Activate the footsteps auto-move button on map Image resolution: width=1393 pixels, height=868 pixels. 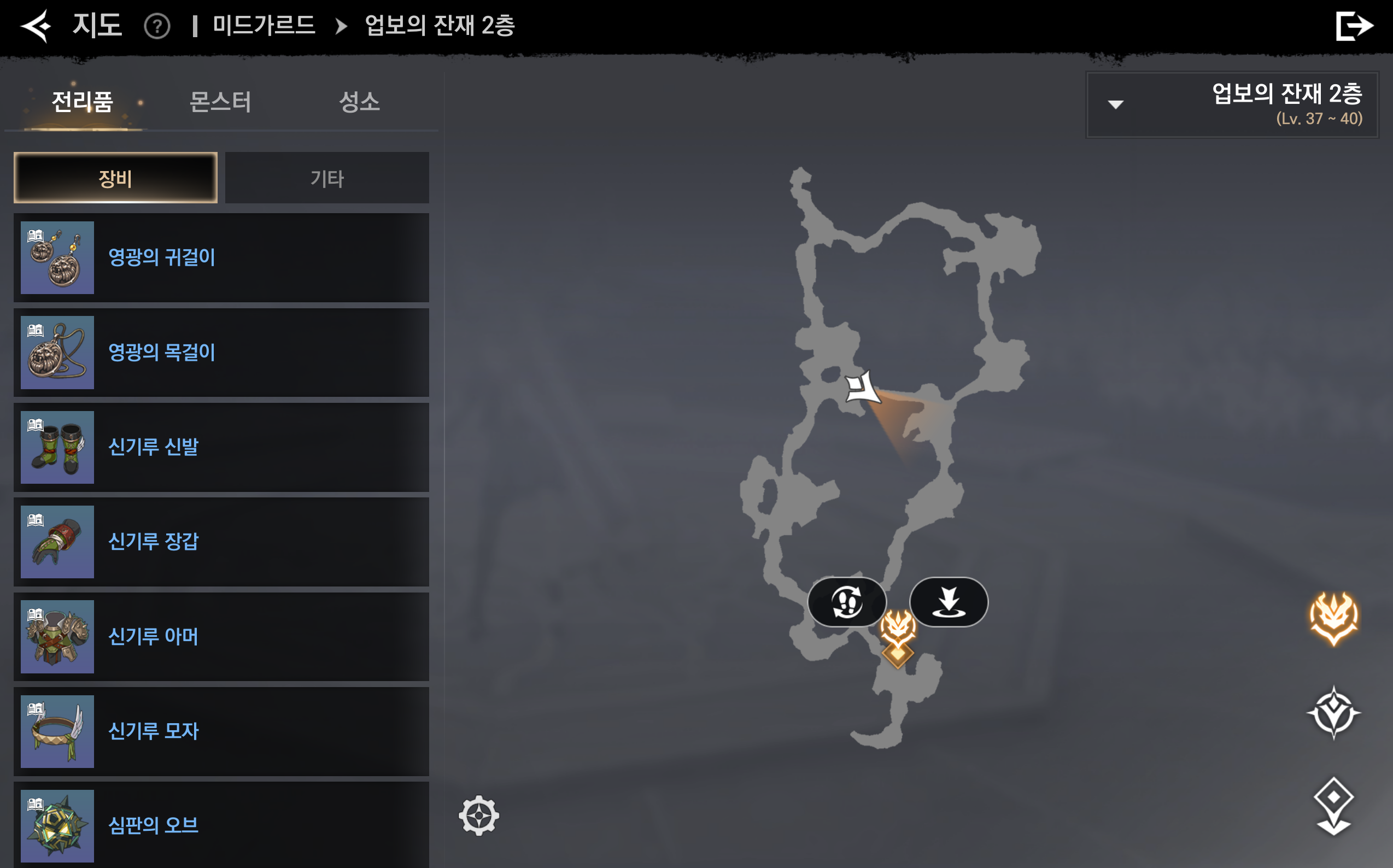846,602
